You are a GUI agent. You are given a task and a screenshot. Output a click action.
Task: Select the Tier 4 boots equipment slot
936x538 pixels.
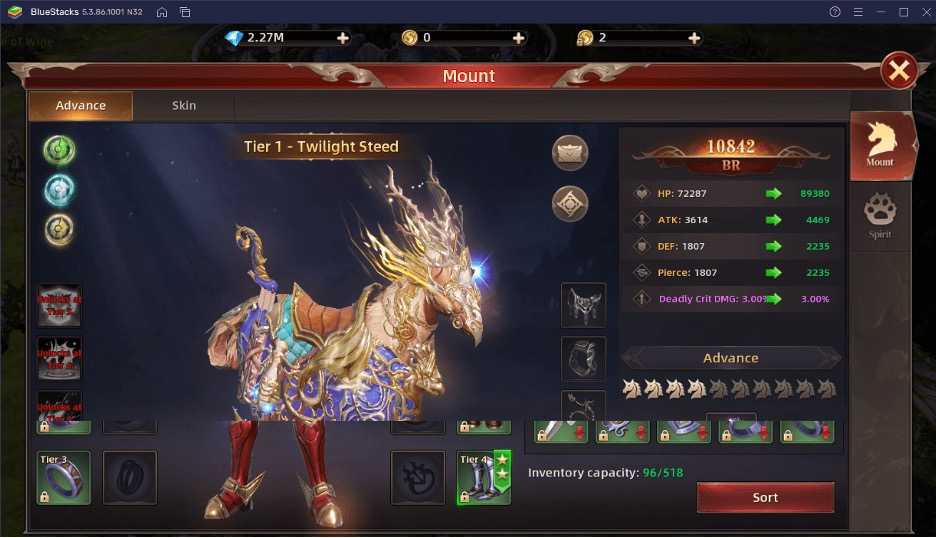(x=484, y=477)
